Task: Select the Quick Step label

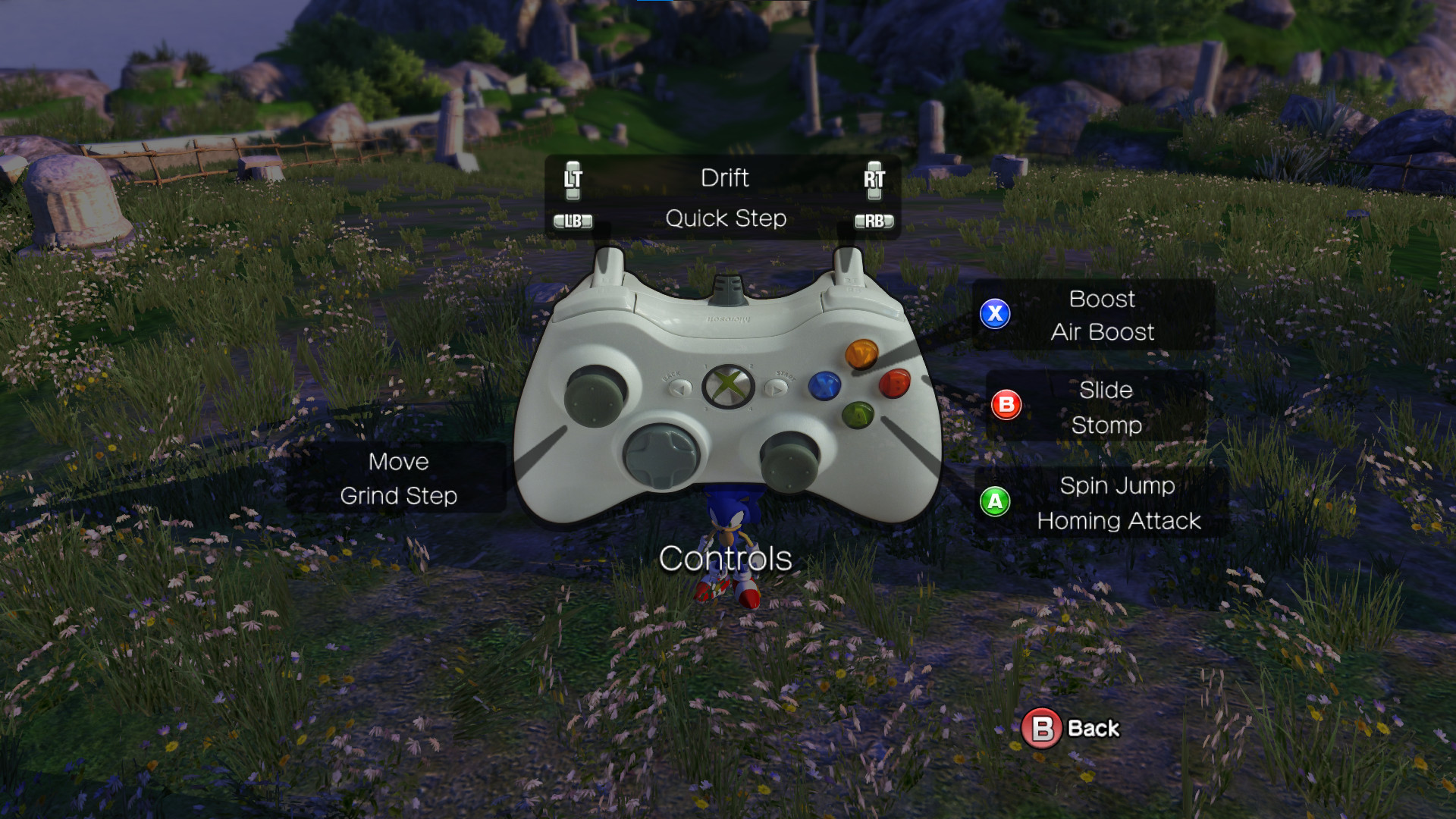Action: point(726,219)
